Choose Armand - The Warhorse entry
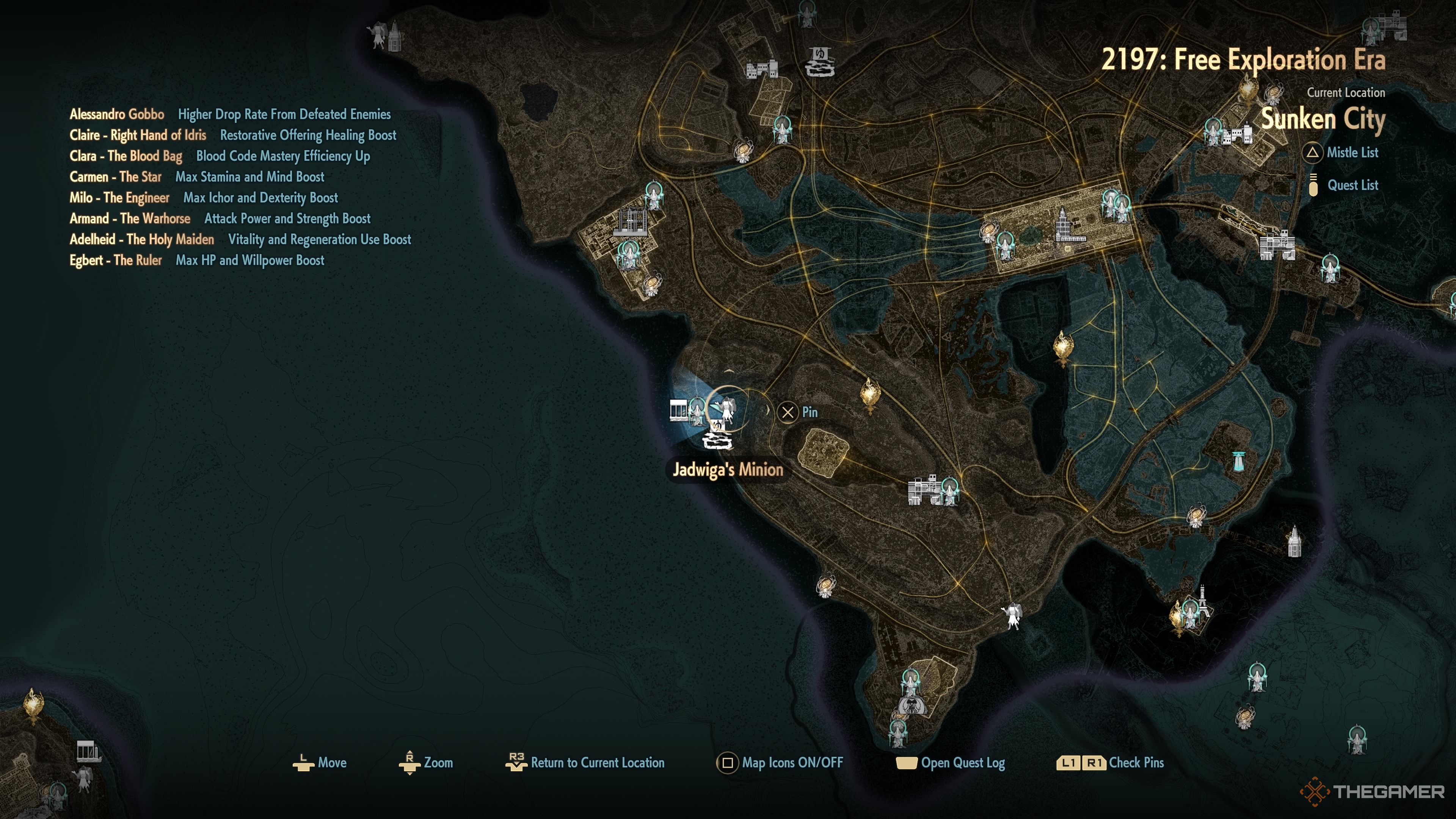 click(x=130, y=219)
